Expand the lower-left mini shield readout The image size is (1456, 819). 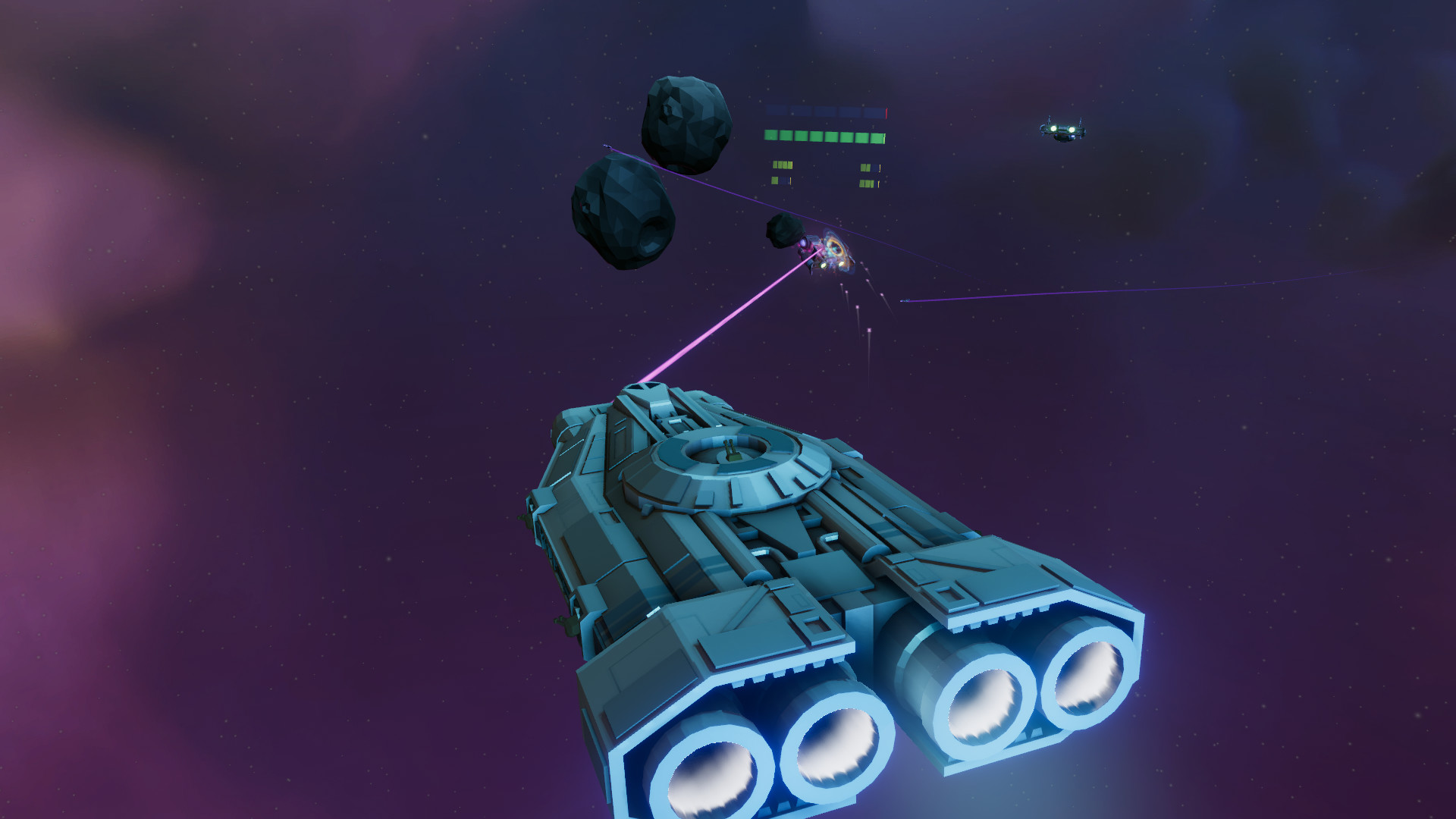[x=781, y=180]
